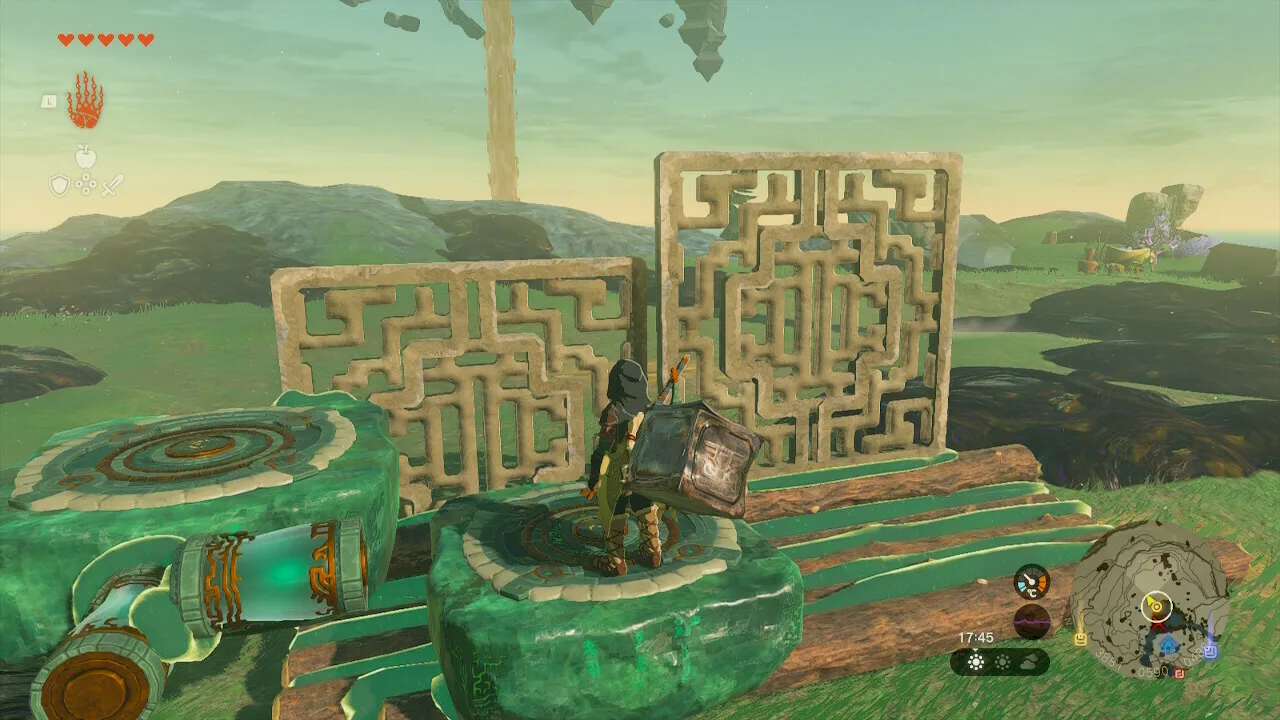Check the purple sound-wave noise meter
The image size is (1280, 720).
(x=1031, y=621)
